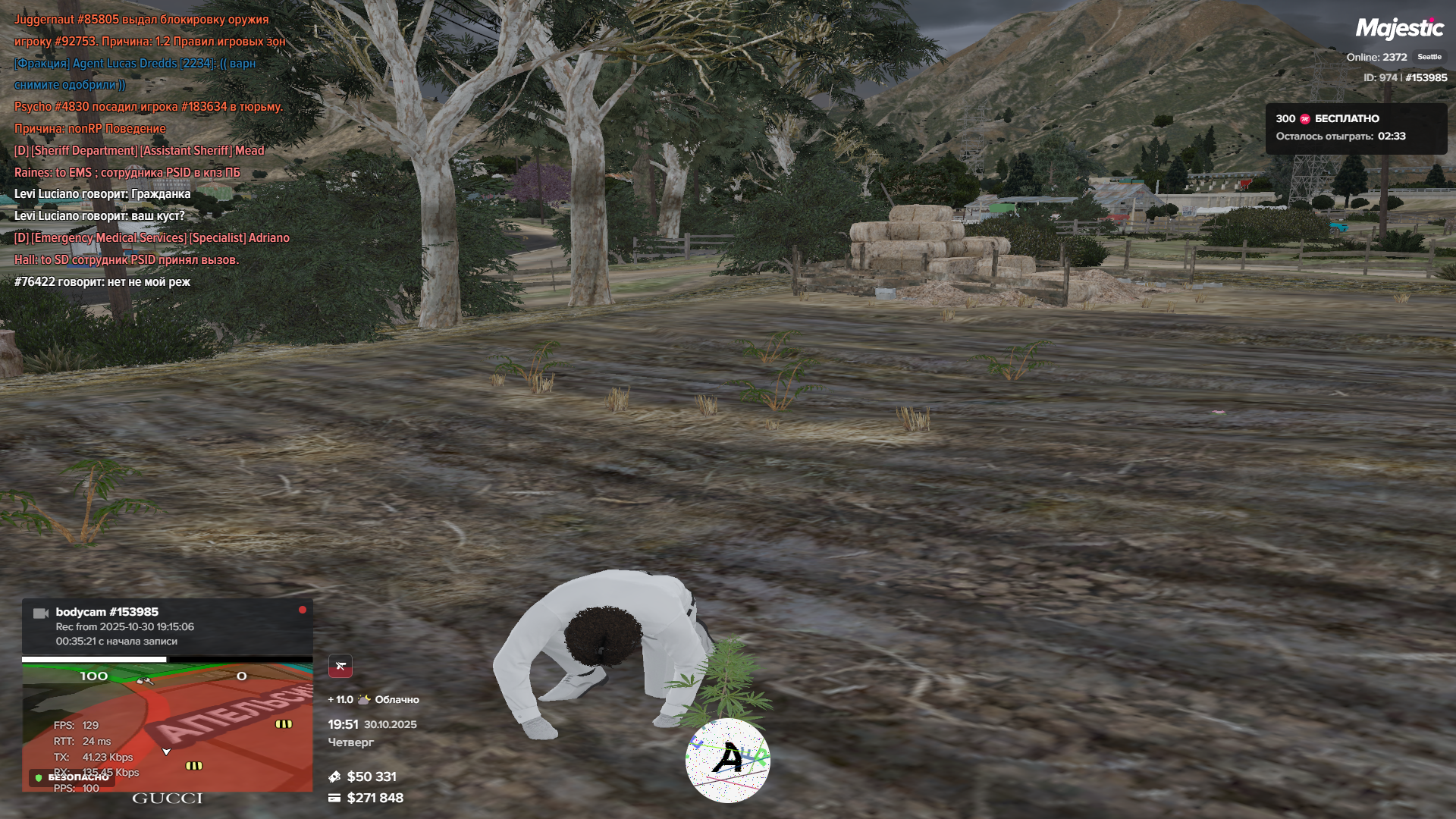This screenshot has width=1456, height=819.
Task: Select the Seattle server badge
Action: point(1429,57)
